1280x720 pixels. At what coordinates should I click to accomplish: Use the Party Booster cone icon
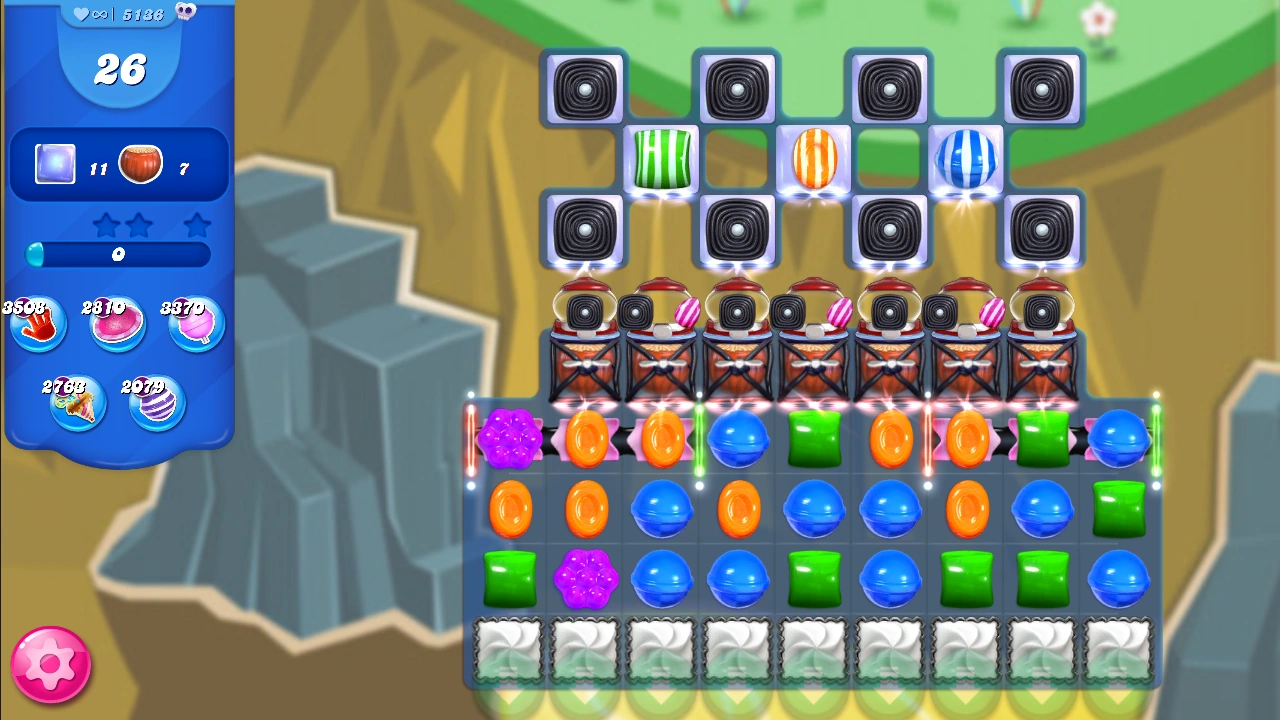pyautogui.click(x=78, y=403)
